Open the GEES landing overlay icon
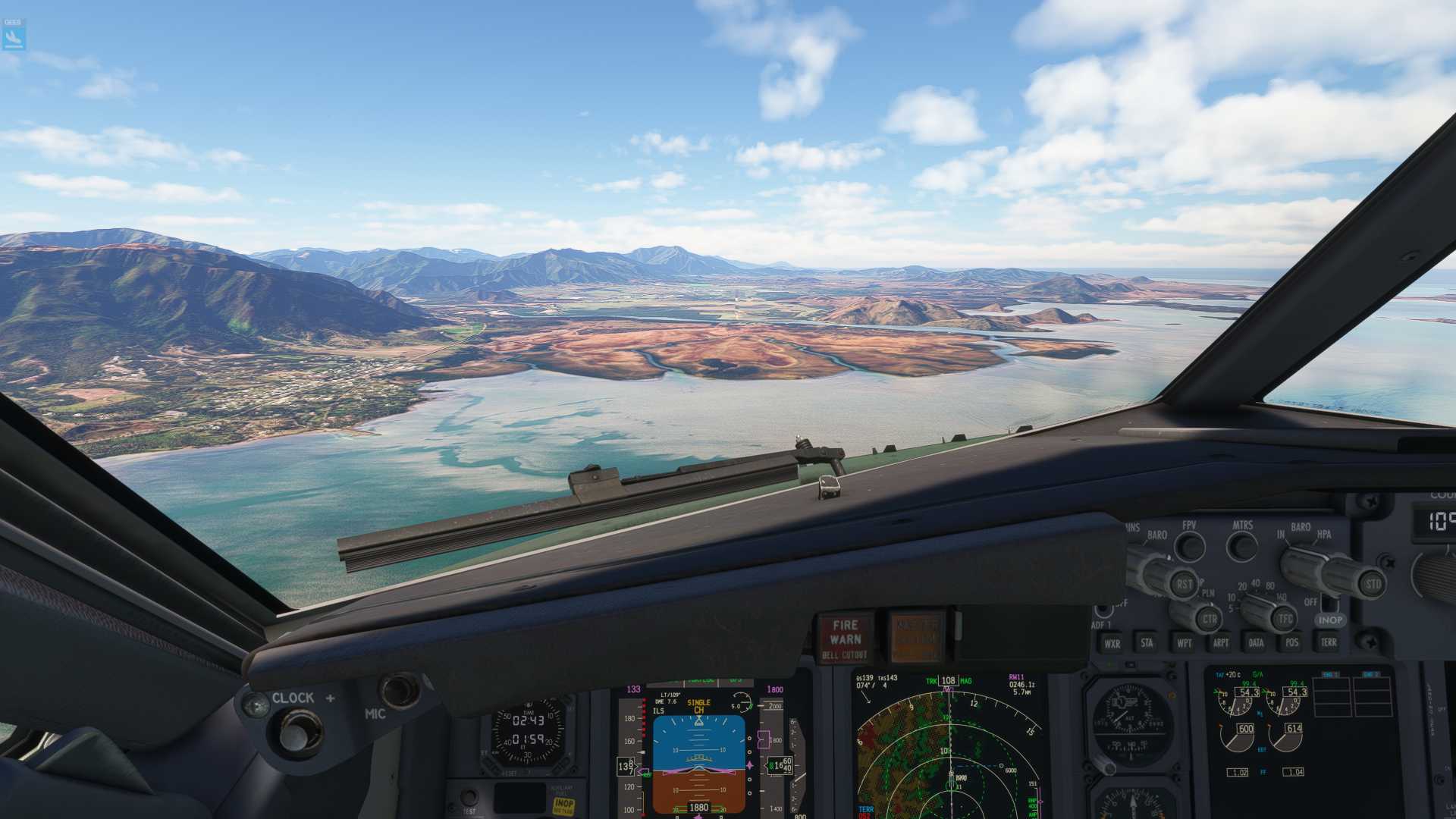 point(14,35)
